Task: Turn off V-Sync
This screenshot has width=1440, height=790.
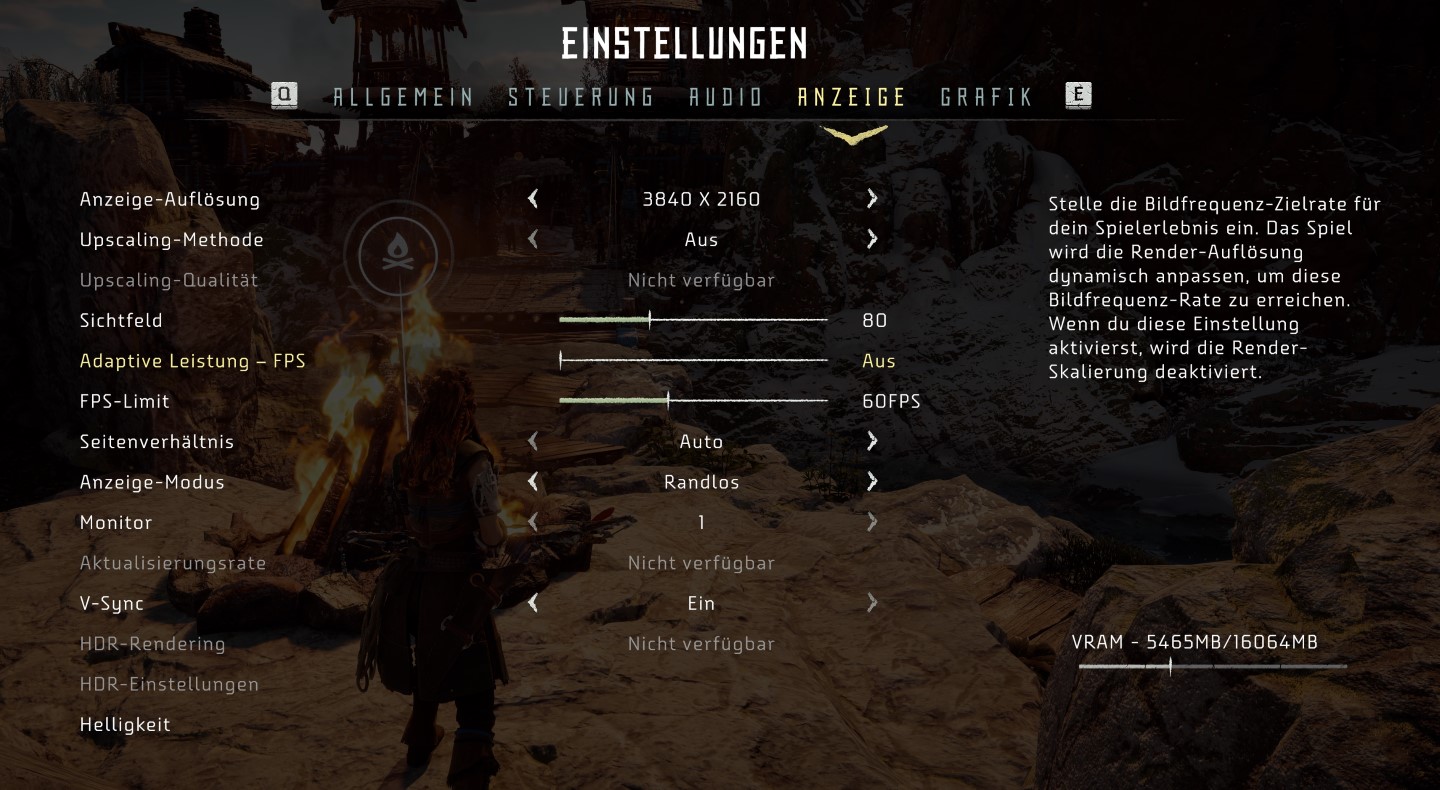Action: 533,603
